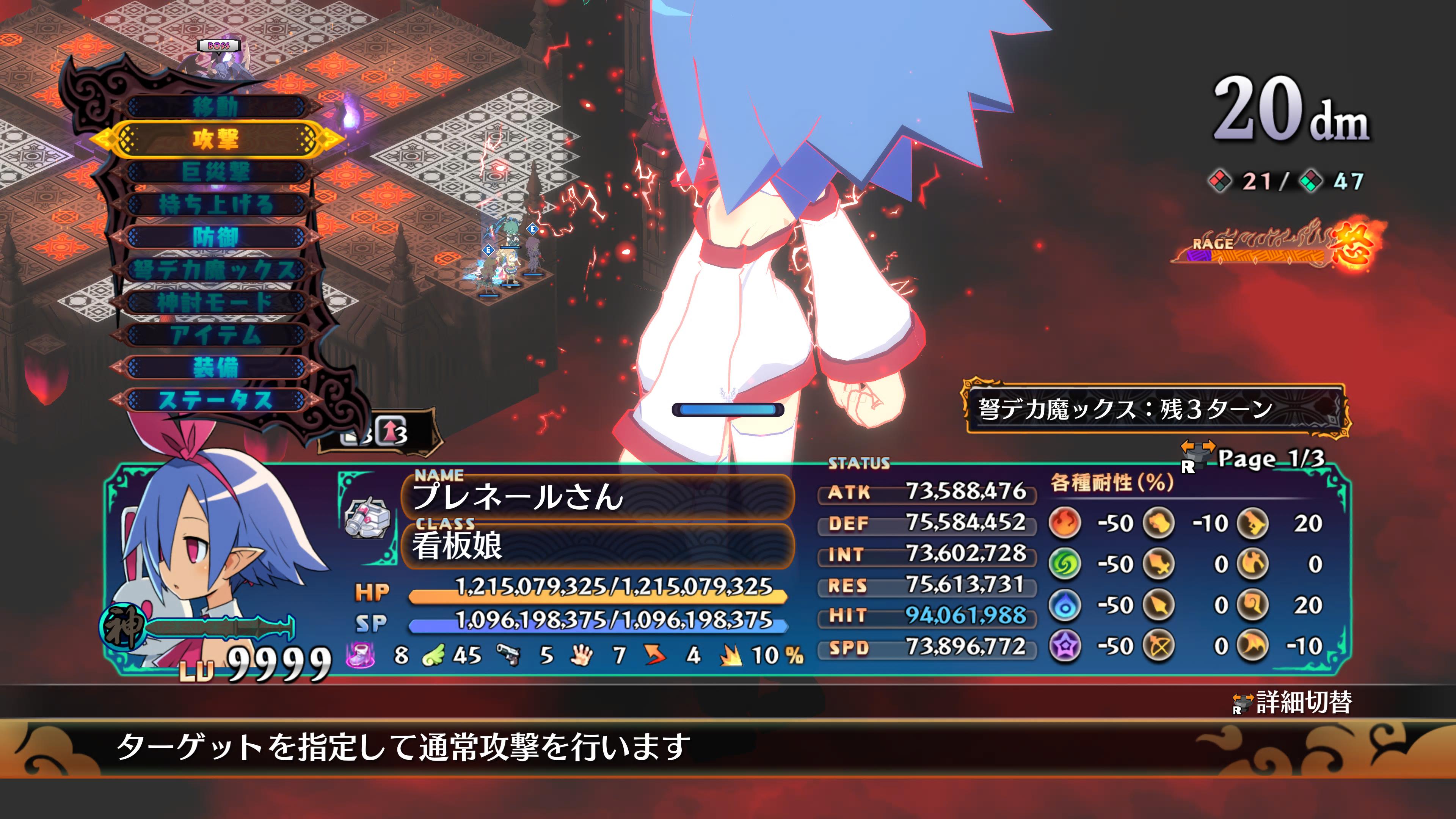Select the 神討モード command
The image size is (1456, 819).
tap(215, 303)
